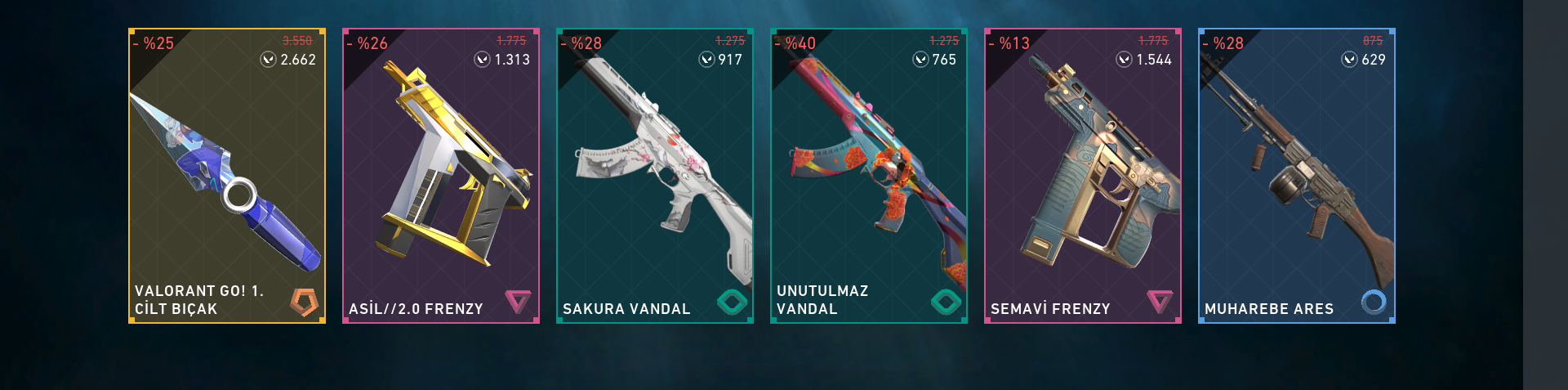
Task: Open the Sakura Vandal skin card
Action: pyautogui.click(x=655, y=176)
